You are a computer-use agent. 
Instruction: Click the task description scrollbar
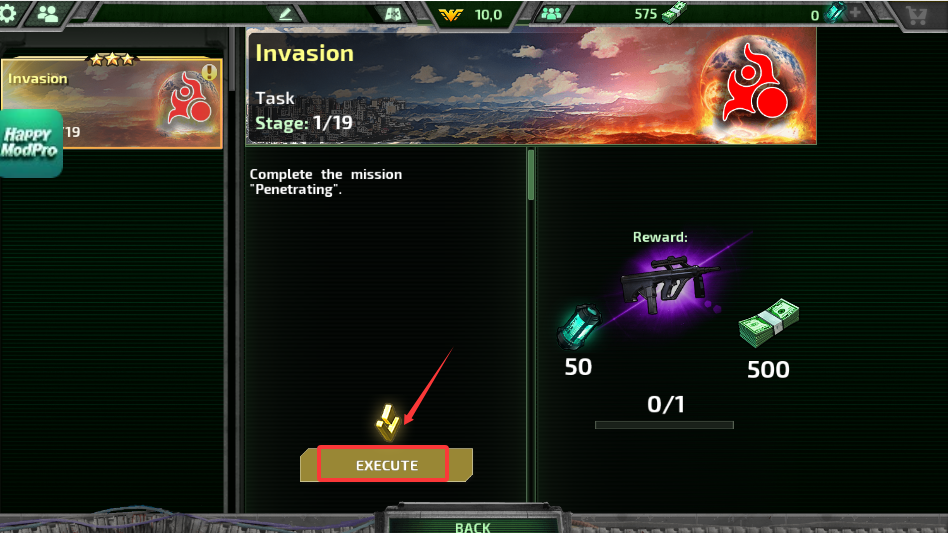click(x=531, y=175)
